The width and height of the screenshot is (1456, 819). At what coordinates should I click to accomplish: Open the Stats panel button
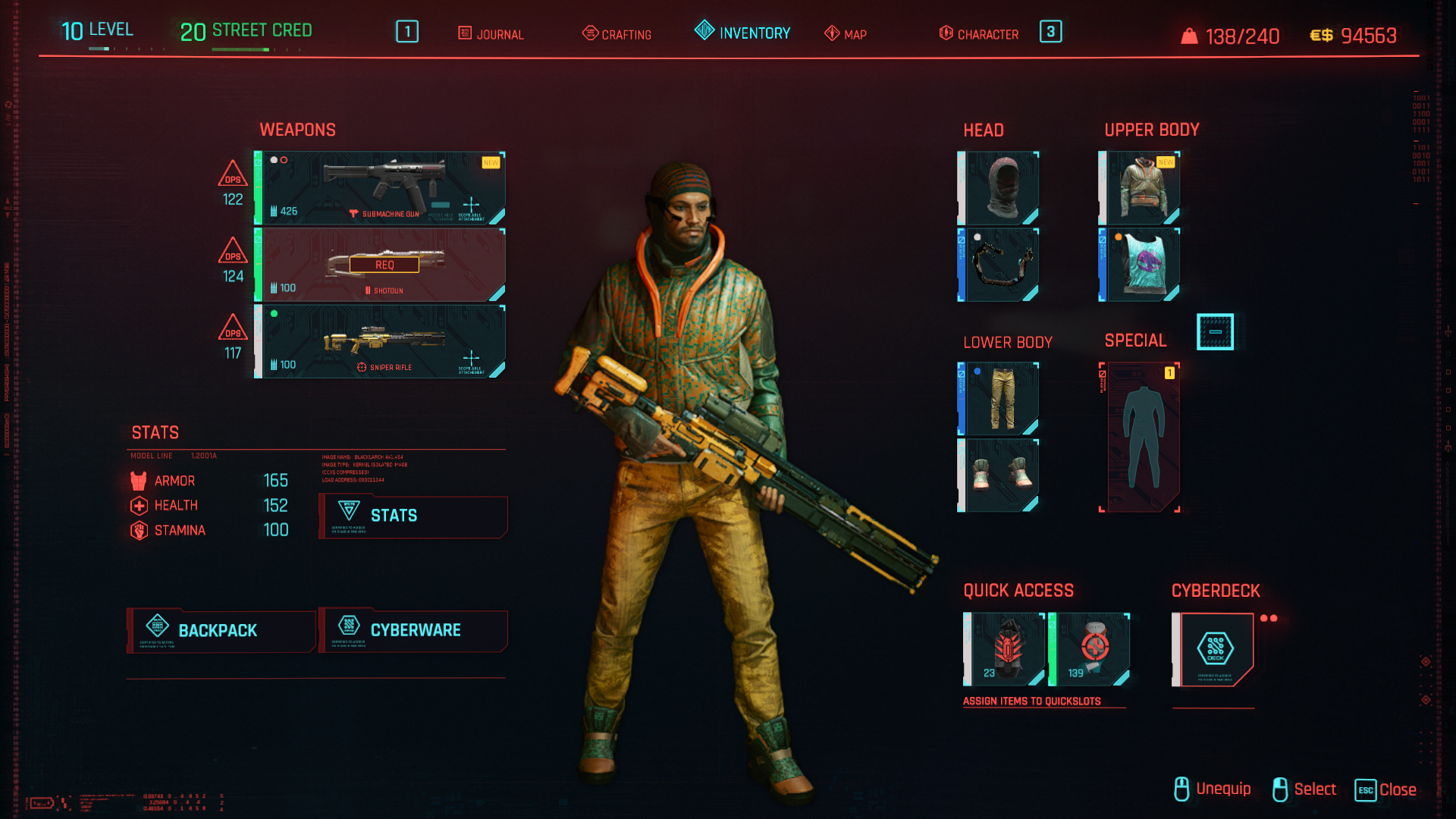click(413, 516)
